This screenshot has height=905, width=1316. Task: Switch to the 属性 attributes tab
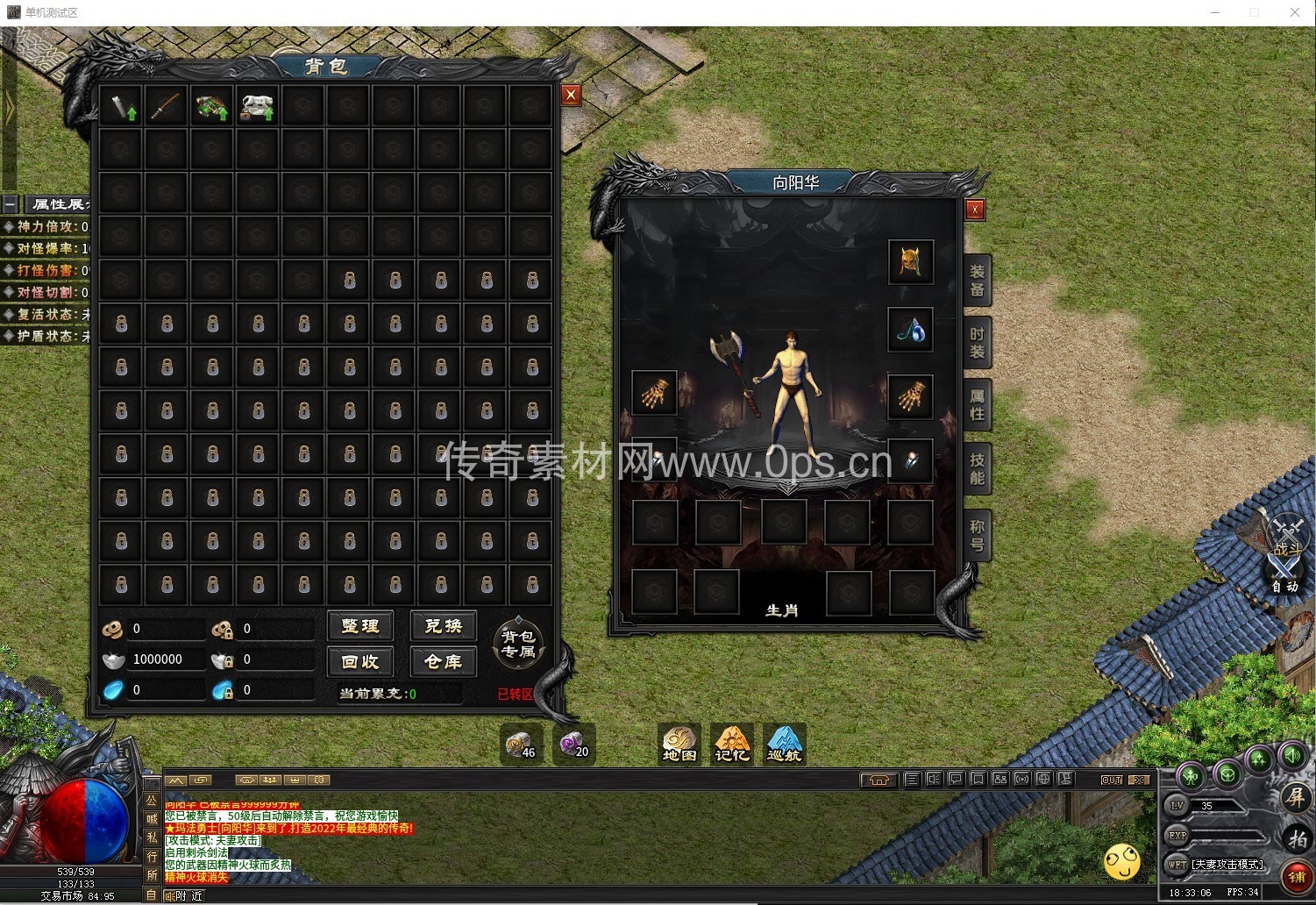[977, 405]
